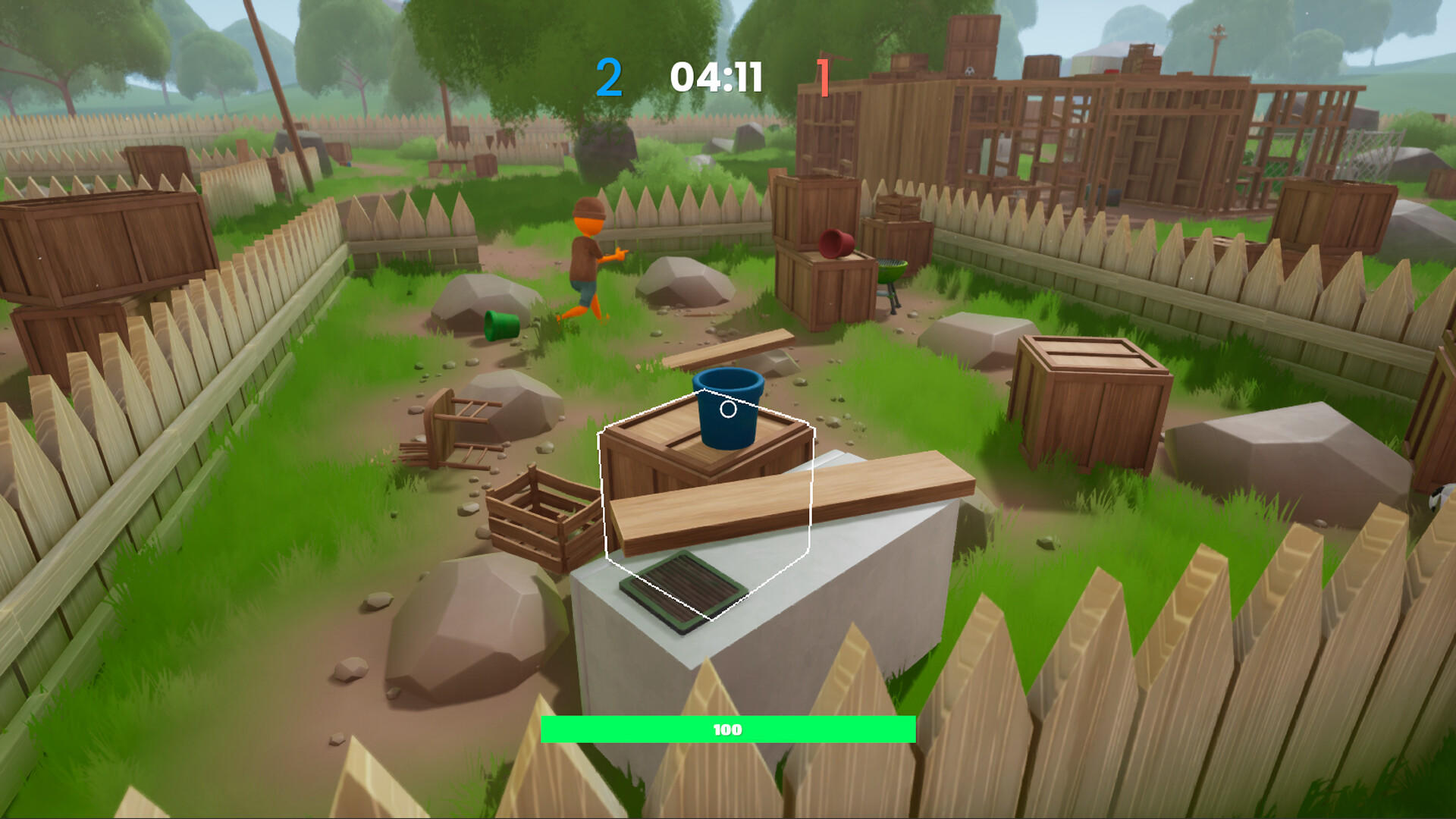Click the soccer ball on the wooden structure
The height and width of the screenshot is (819, 1456).
point(970,72)
